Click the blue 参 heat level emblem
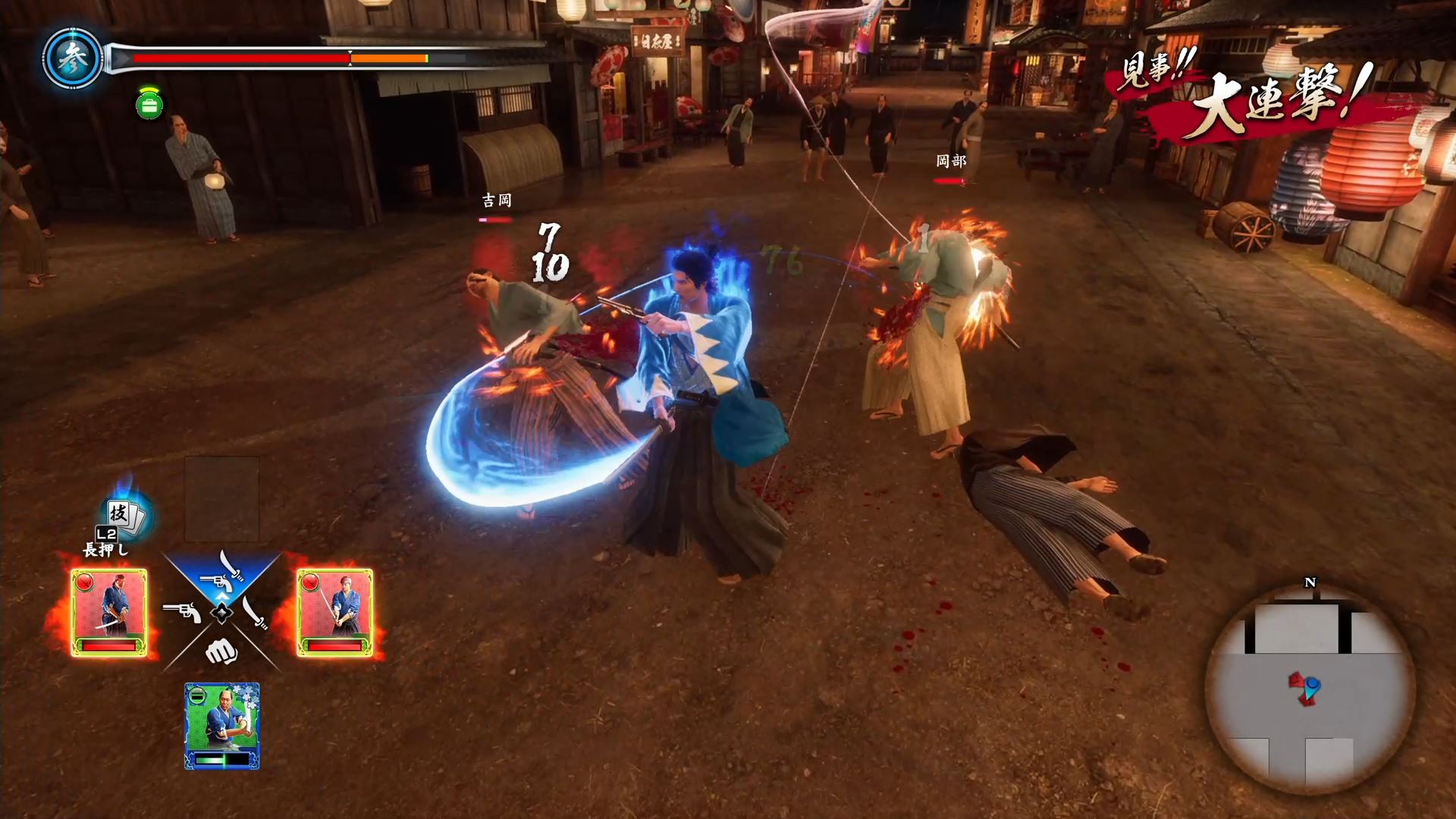Viewport: 1456px width, 819px height. (x=74, y=59)
